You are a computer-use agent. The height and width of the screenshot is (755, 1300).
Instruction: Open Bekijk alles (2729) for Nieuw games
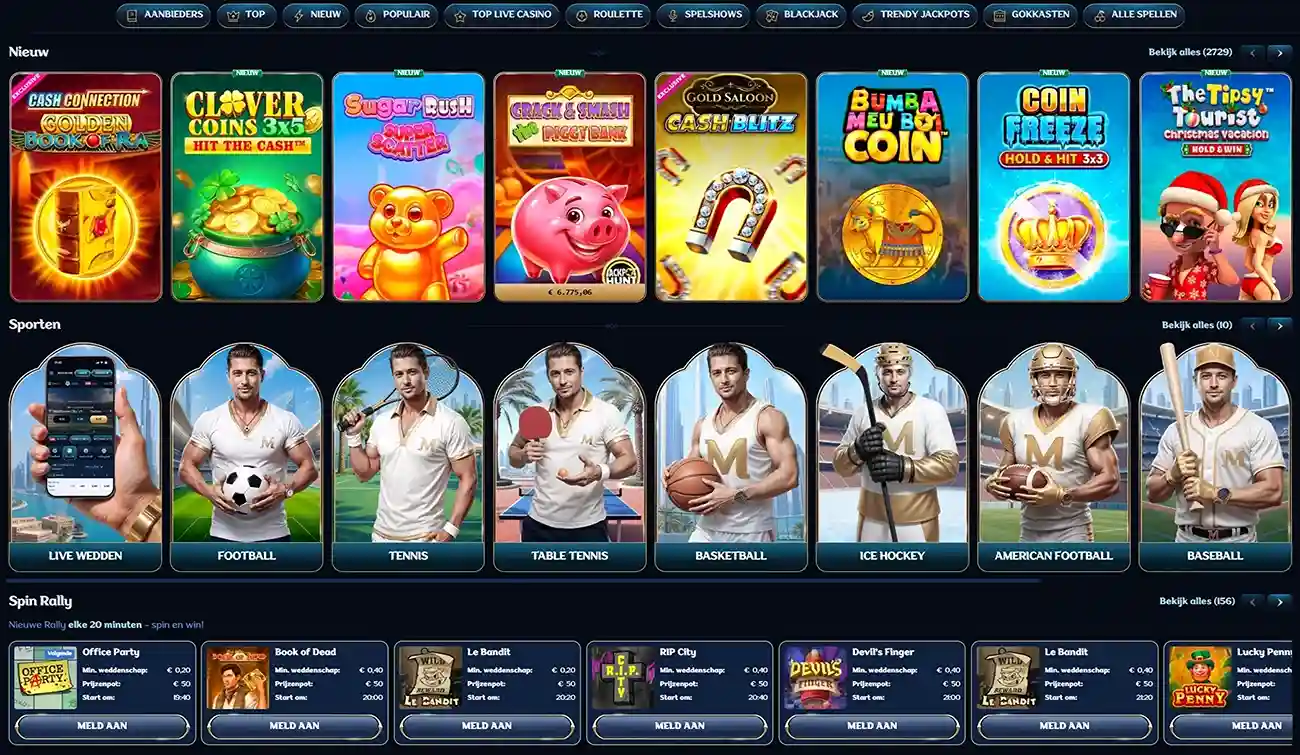pyautogui.click(x=1192, y=50)
